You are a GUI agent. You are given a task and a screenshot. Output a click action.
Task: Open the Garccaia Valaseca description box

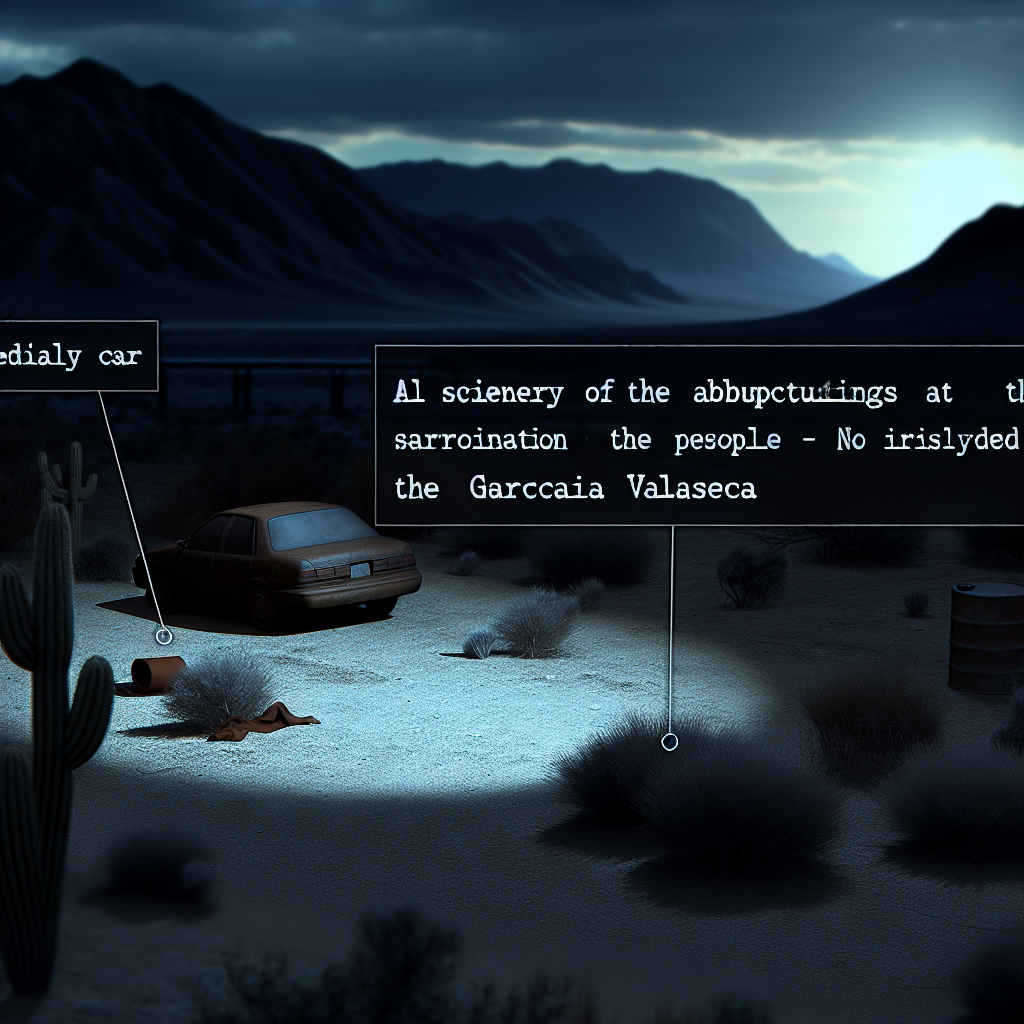pos(699,436)
